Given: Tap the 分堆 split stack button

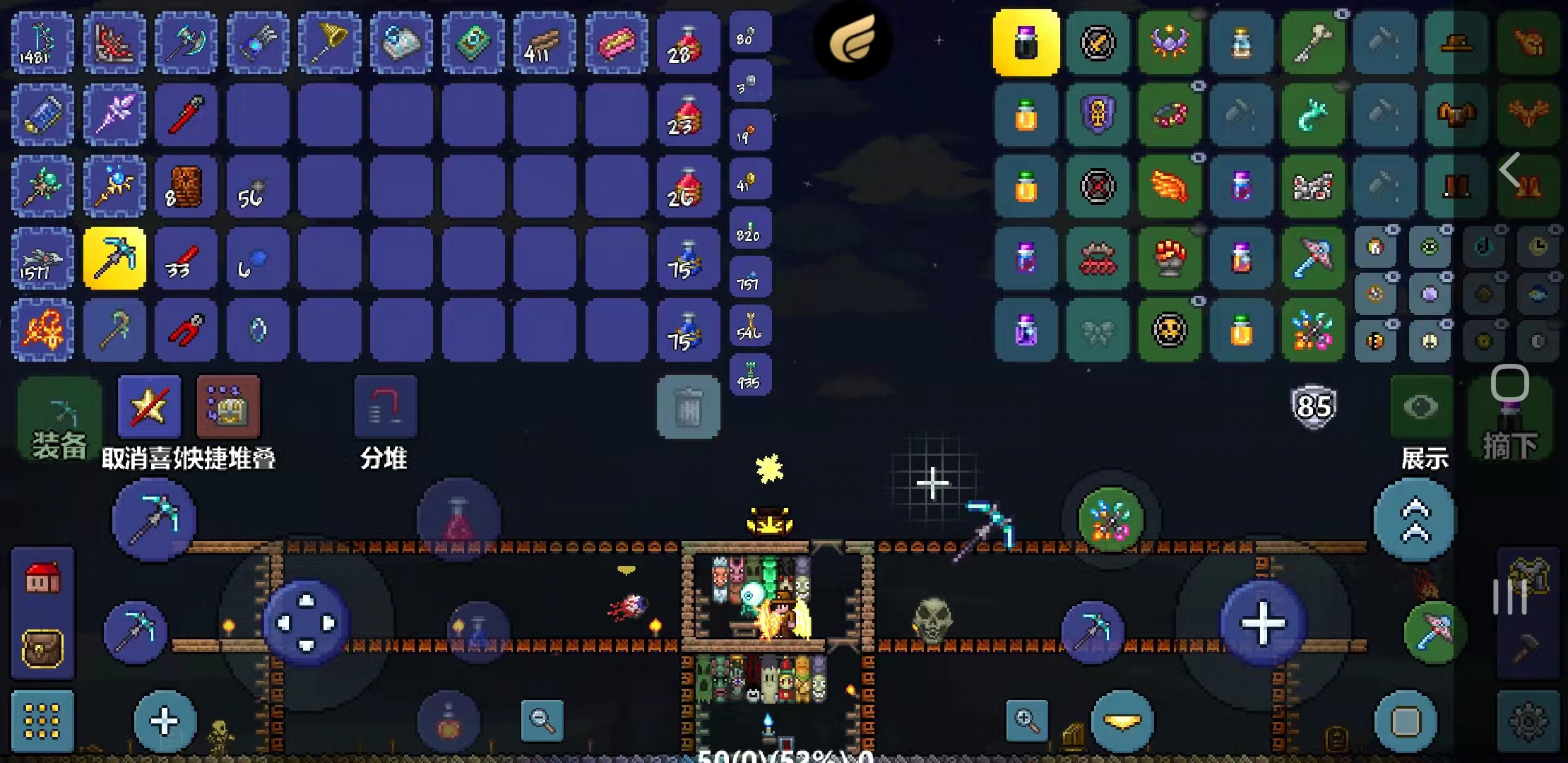Looking at the screenshot, I should (385, 408).
